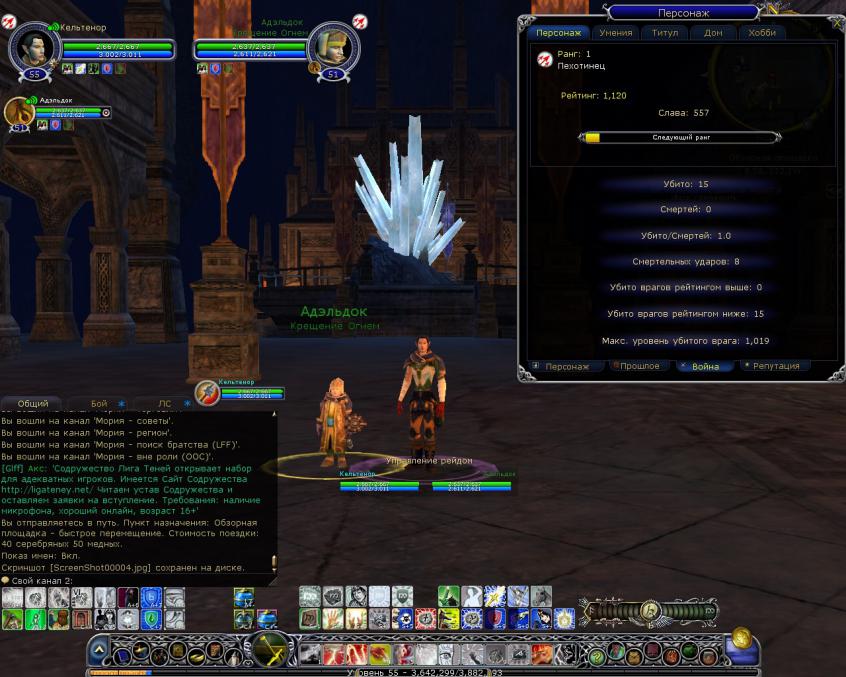Show the Хобби tab
The image size is (846, 677).
[762, 33]
